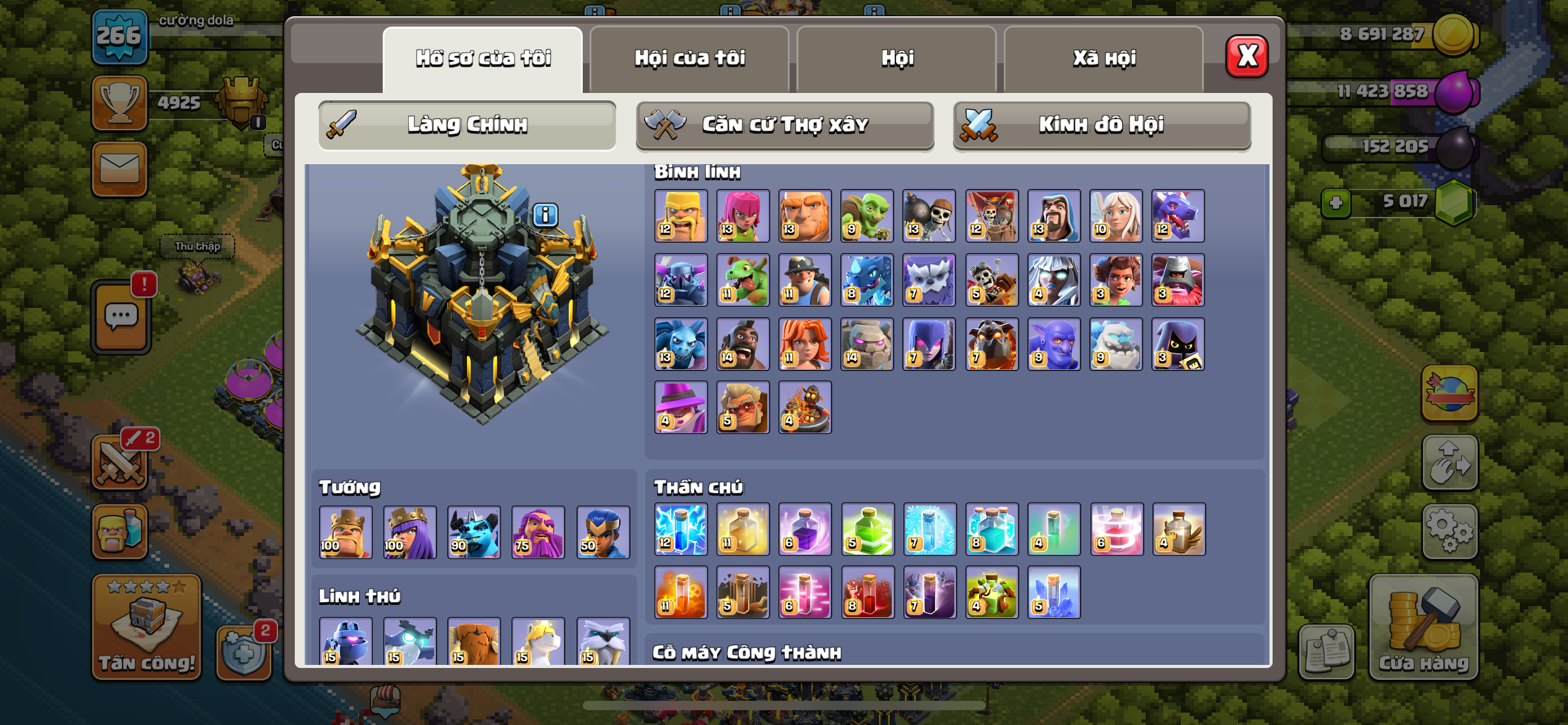Open the Cửa hàng shop
1568x725 pixels.
pos(1423,627)
